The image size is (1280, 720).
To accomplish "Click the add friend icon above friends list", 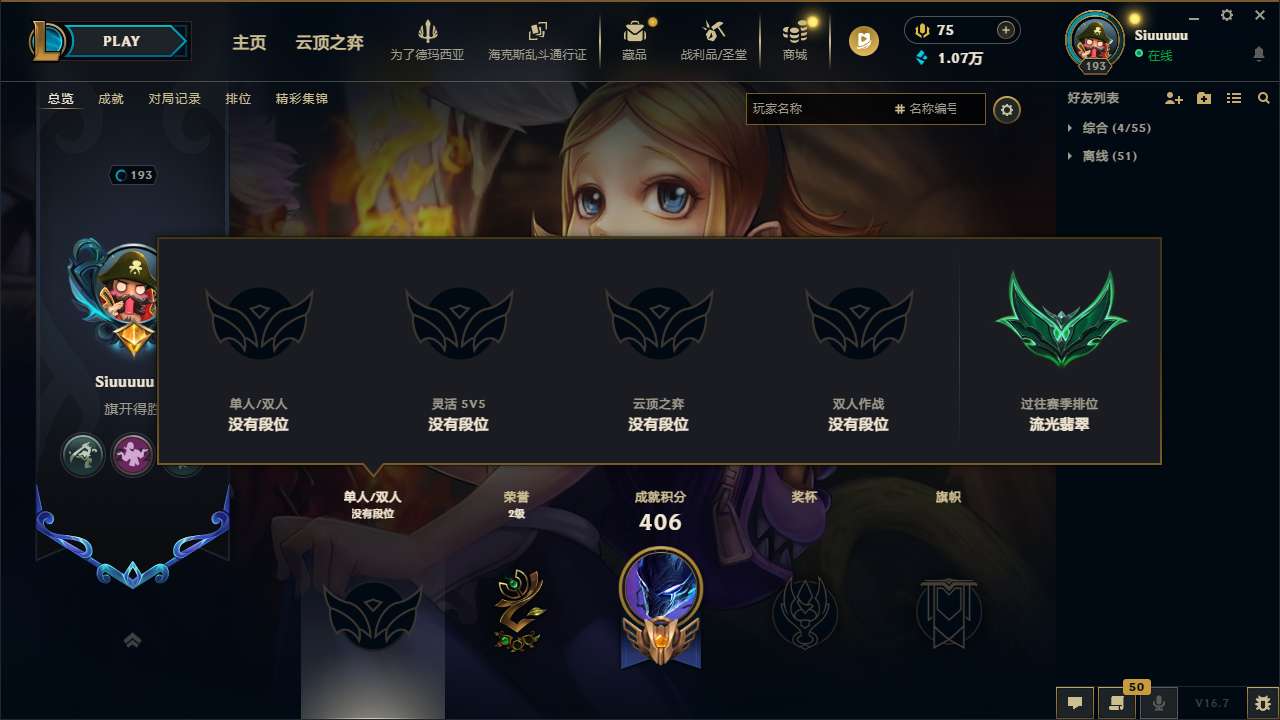I will (x=1172, y=98).
